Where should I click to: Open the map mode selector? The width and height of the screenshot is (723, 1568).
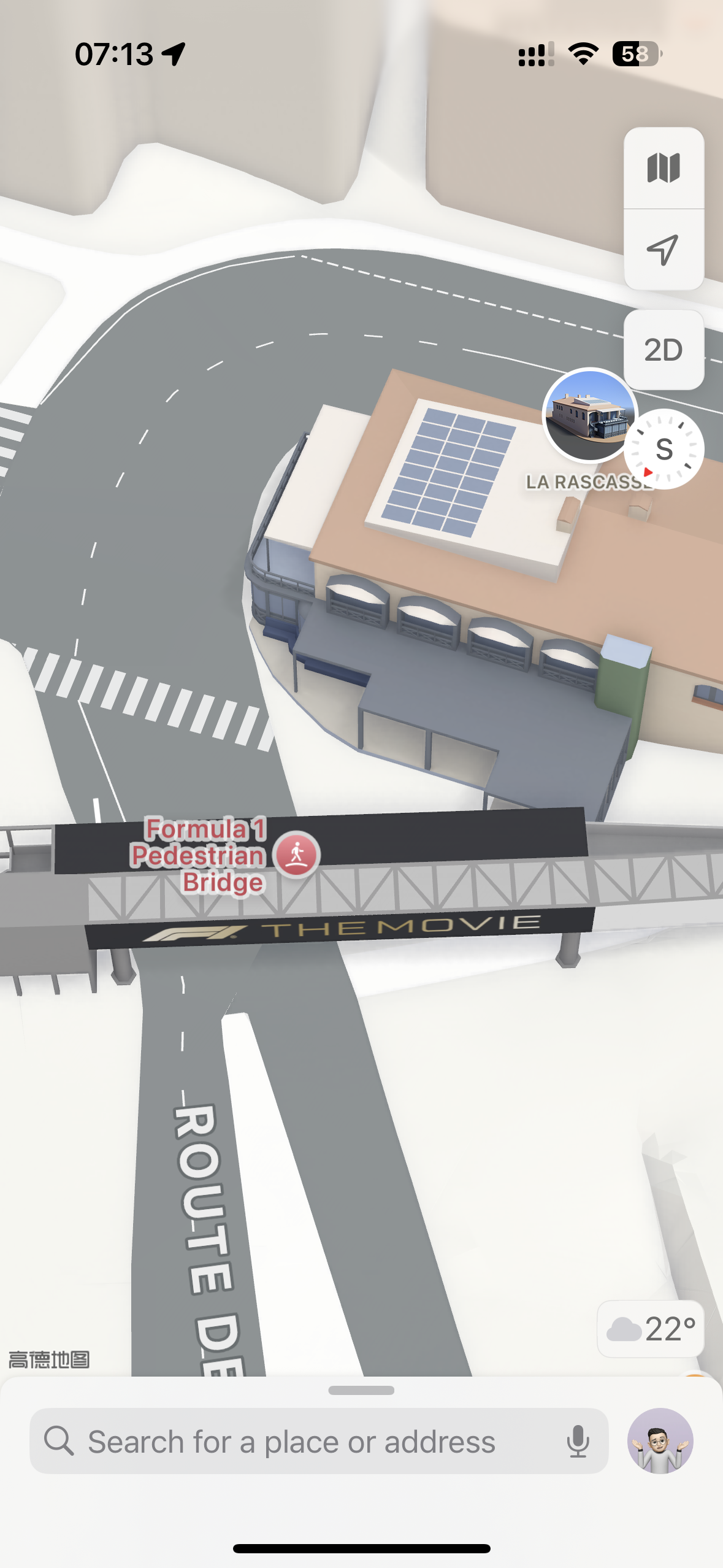[664, 168]
